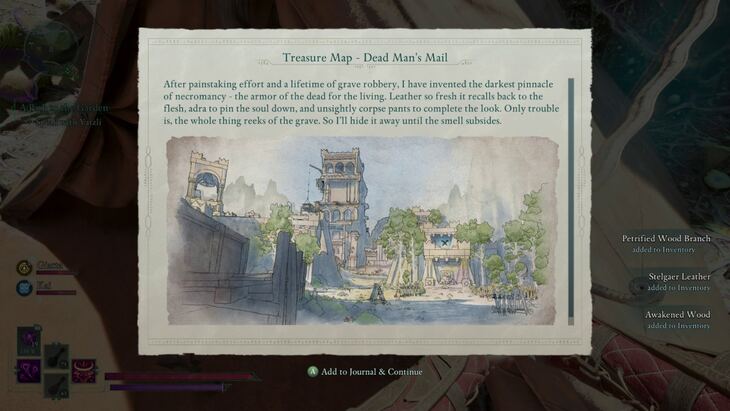Select the Kai companion portrait icon
The height and width of the screenshot is (411, 730).
[x=23, y=287]
